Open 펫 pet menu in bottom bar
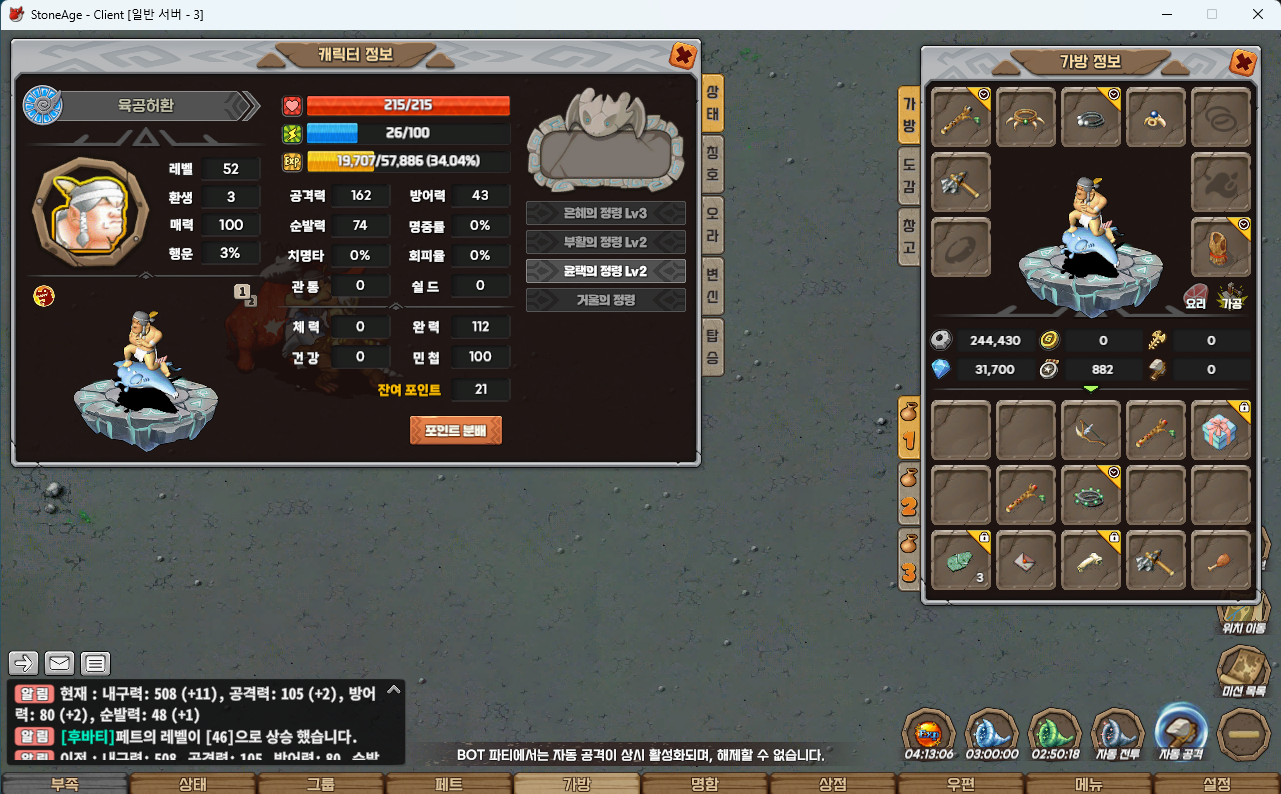 click(x=449, y=784)
